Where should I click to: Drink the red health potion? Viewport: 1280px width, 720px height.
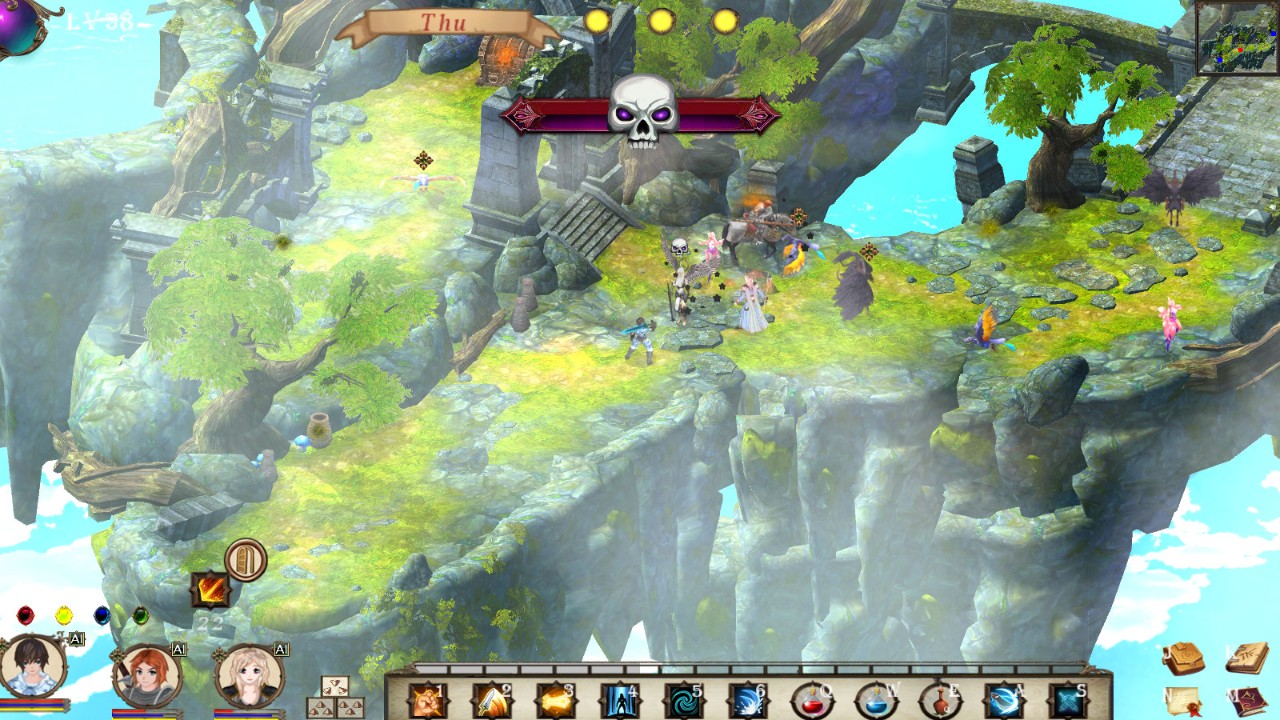coord(811,700)
